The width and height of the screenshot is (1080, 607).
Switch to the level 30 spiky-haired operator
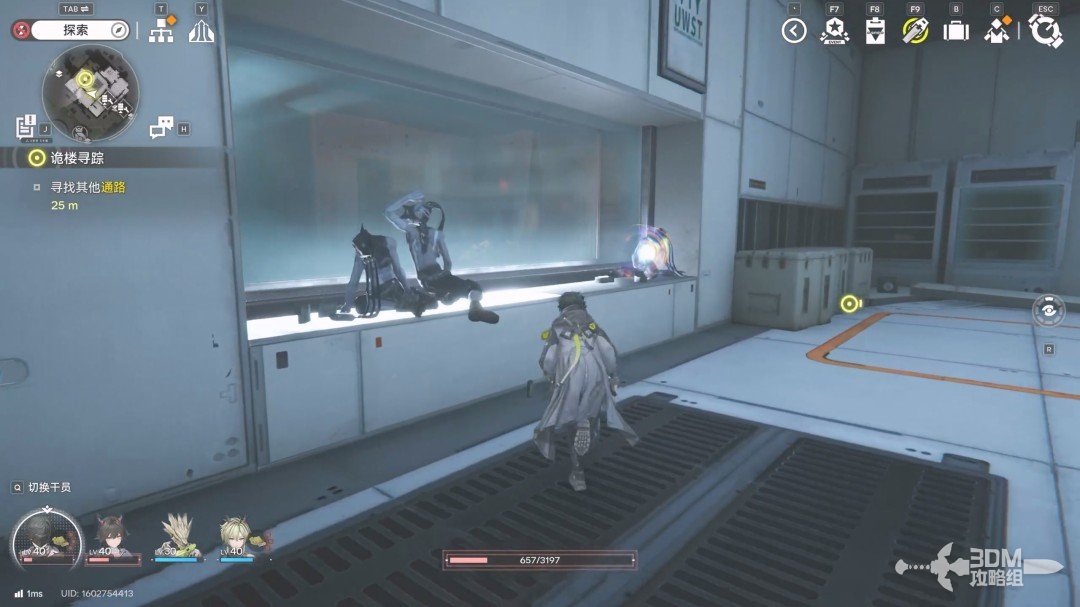[x=178, y=537]
